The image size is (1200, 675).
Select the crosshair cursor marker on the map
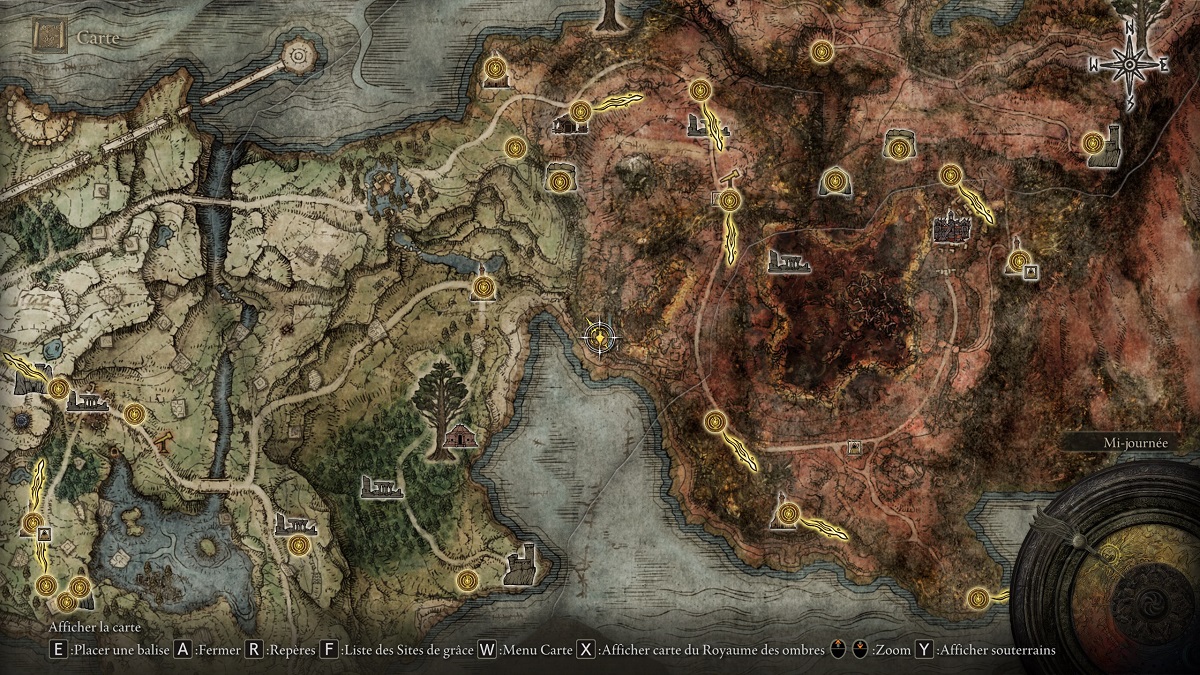[598, 336]
